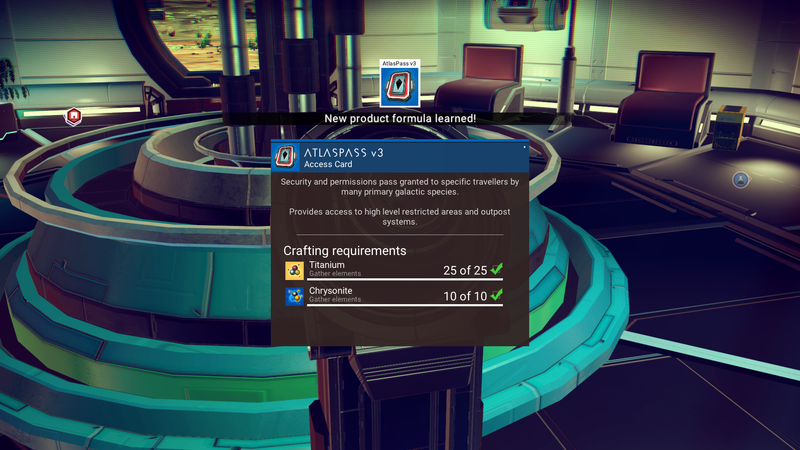Click the AtlasPass v3 product thumbnail
This screenshot has height=450, width=800.
tap(399, 87)
